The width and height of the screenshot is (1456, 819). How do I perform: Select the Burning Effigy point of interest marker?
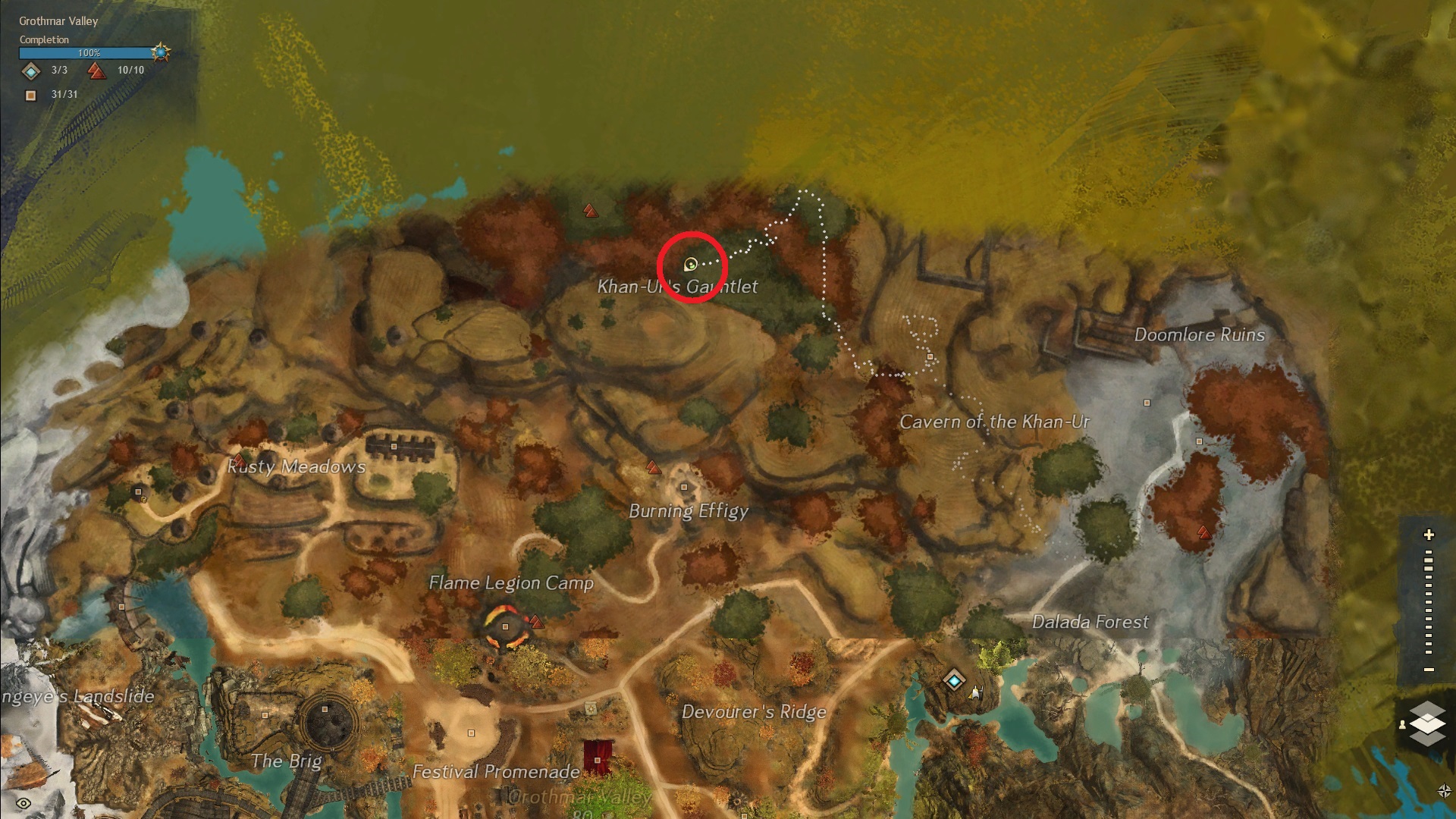pos(684,487)
